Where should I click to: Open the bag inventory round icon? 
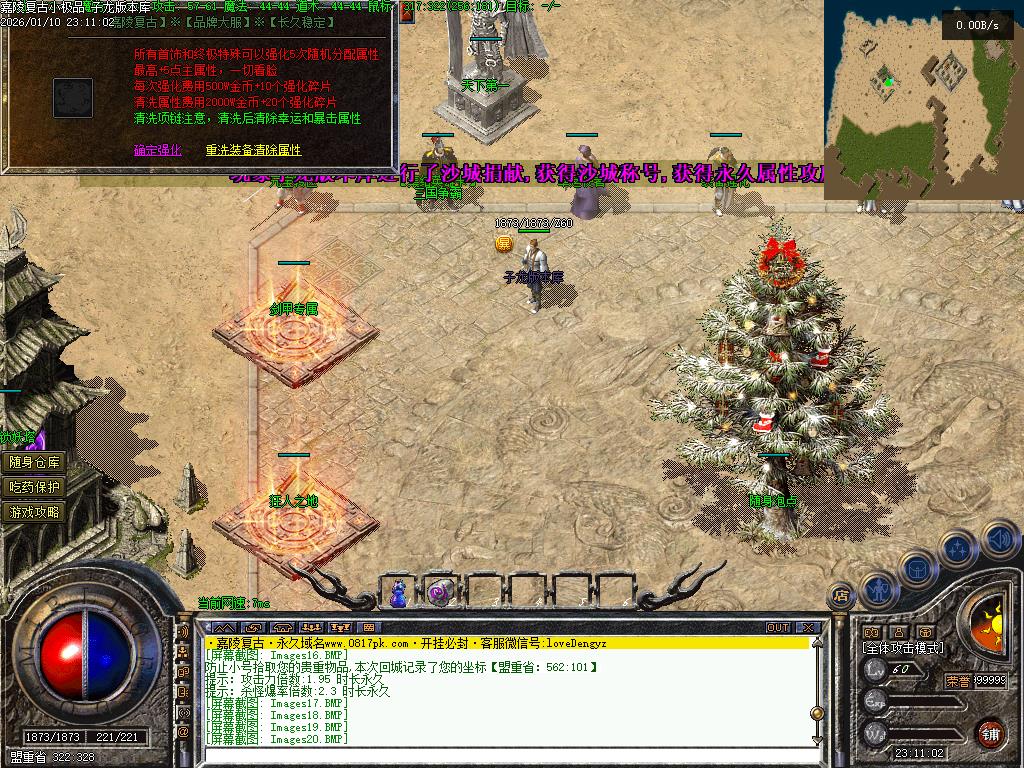916,568
